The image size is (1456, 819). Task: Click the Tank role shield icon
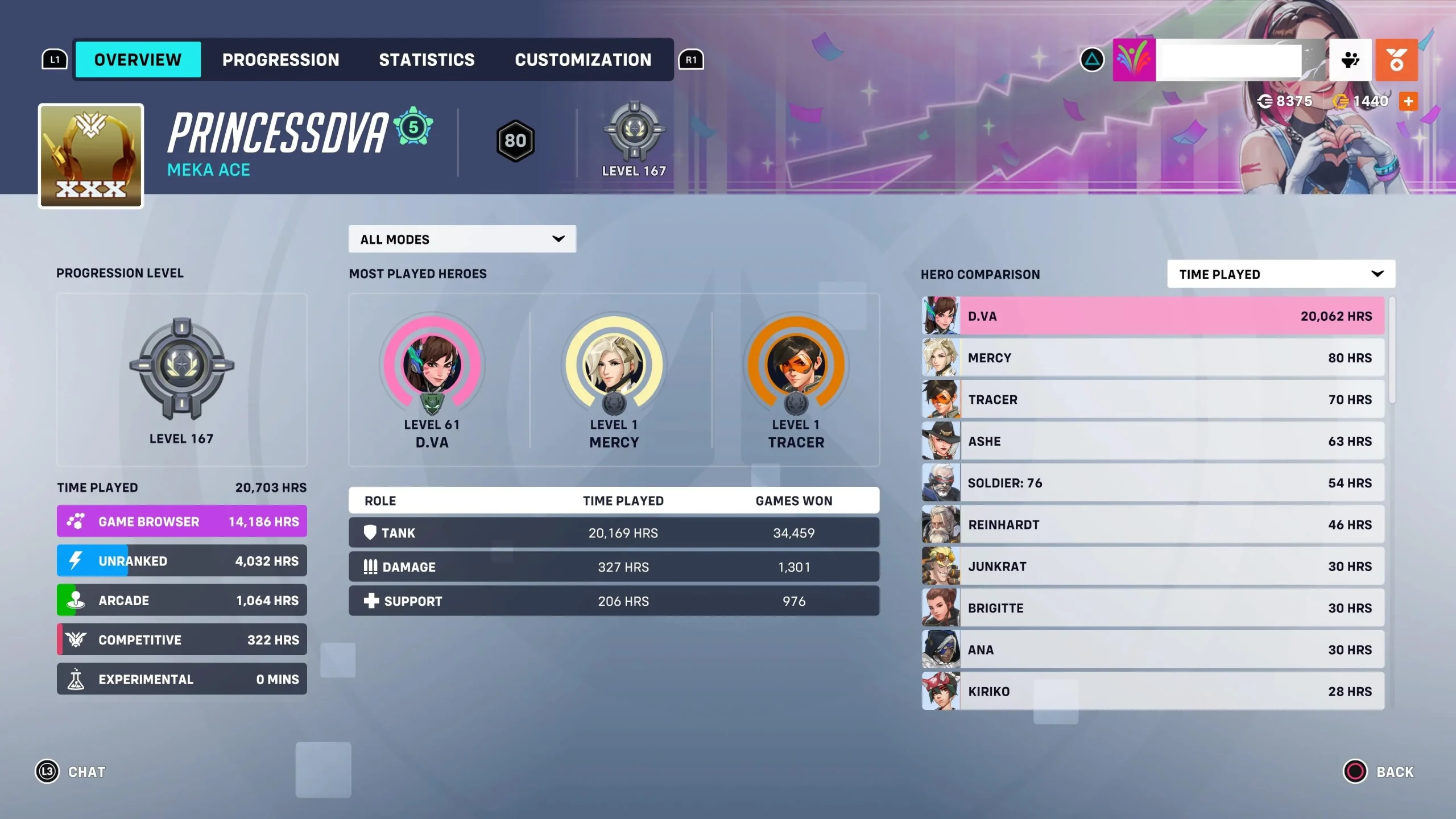(370, 532)
